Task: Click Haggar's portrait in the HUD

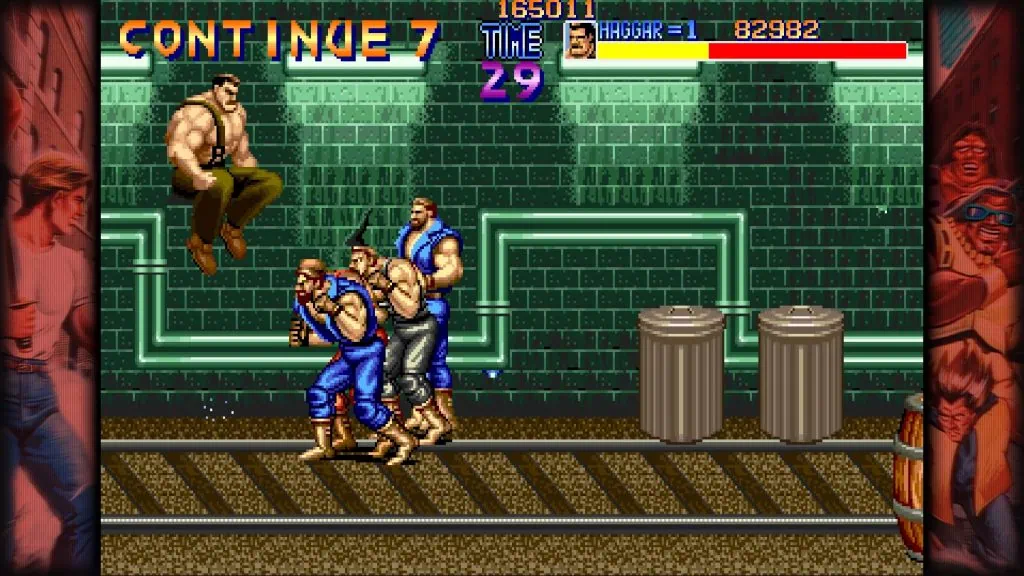Action: (x=580, y=40)
